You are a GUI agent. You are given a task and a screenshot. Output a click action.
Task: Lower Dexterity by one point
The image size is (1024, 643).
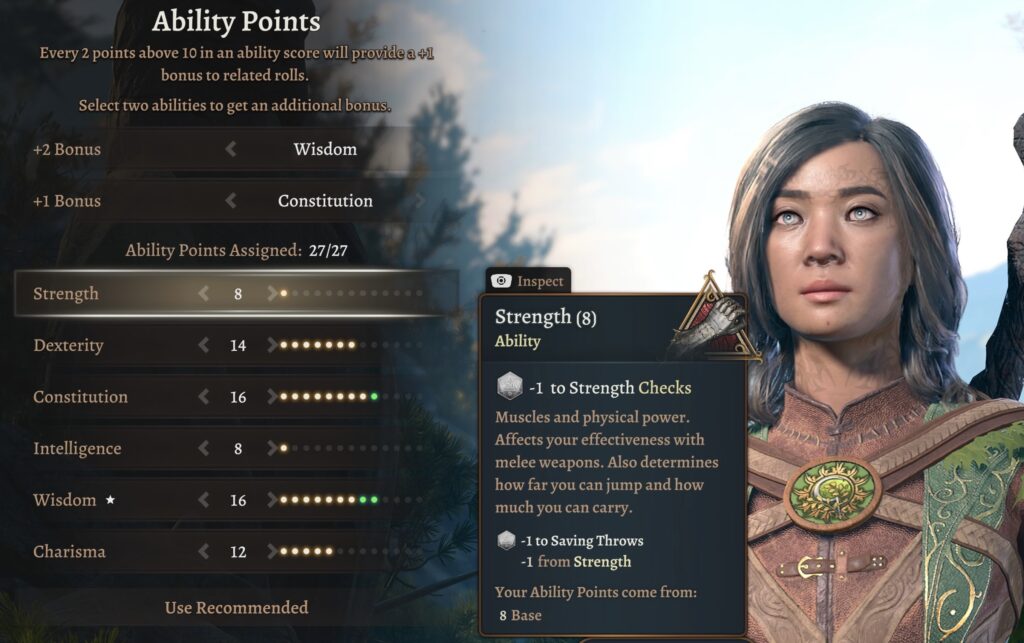pos(204,346)
